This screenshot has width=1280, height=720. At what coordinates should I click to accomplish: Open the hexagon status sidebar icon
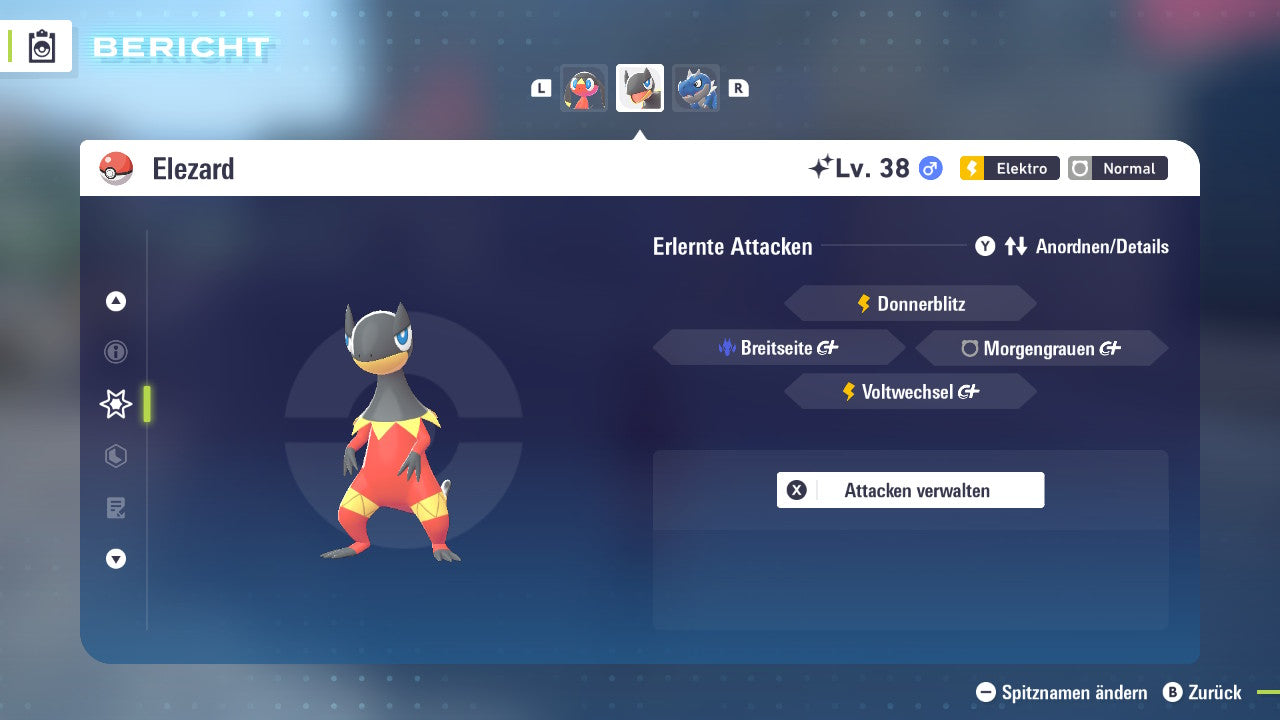coord(115,456)
